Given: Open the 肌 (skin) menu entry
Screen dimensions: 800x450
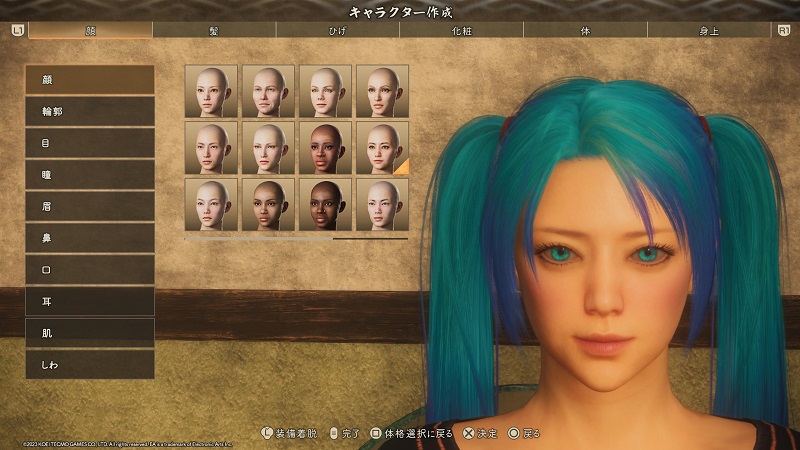Looking at the screenshot, I should coord(90,333).
